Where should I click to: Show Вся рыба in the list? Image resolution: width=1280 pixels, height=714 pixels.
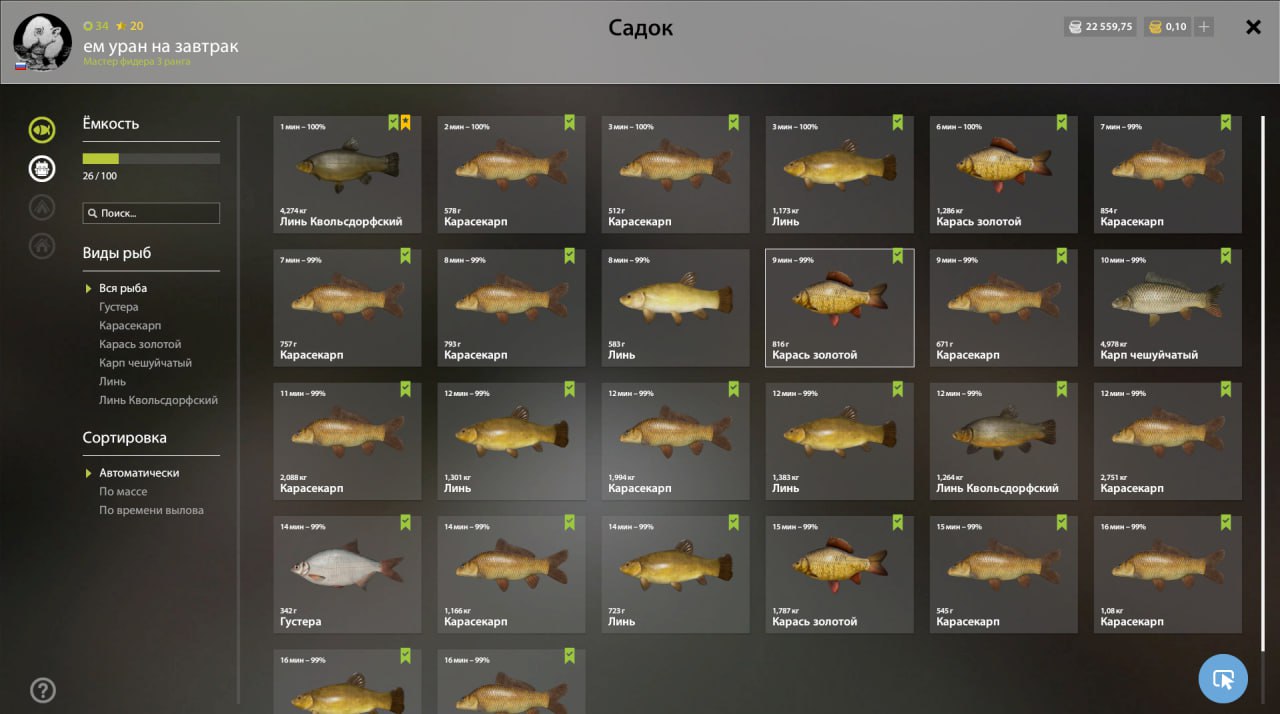(x=123, y=288)
